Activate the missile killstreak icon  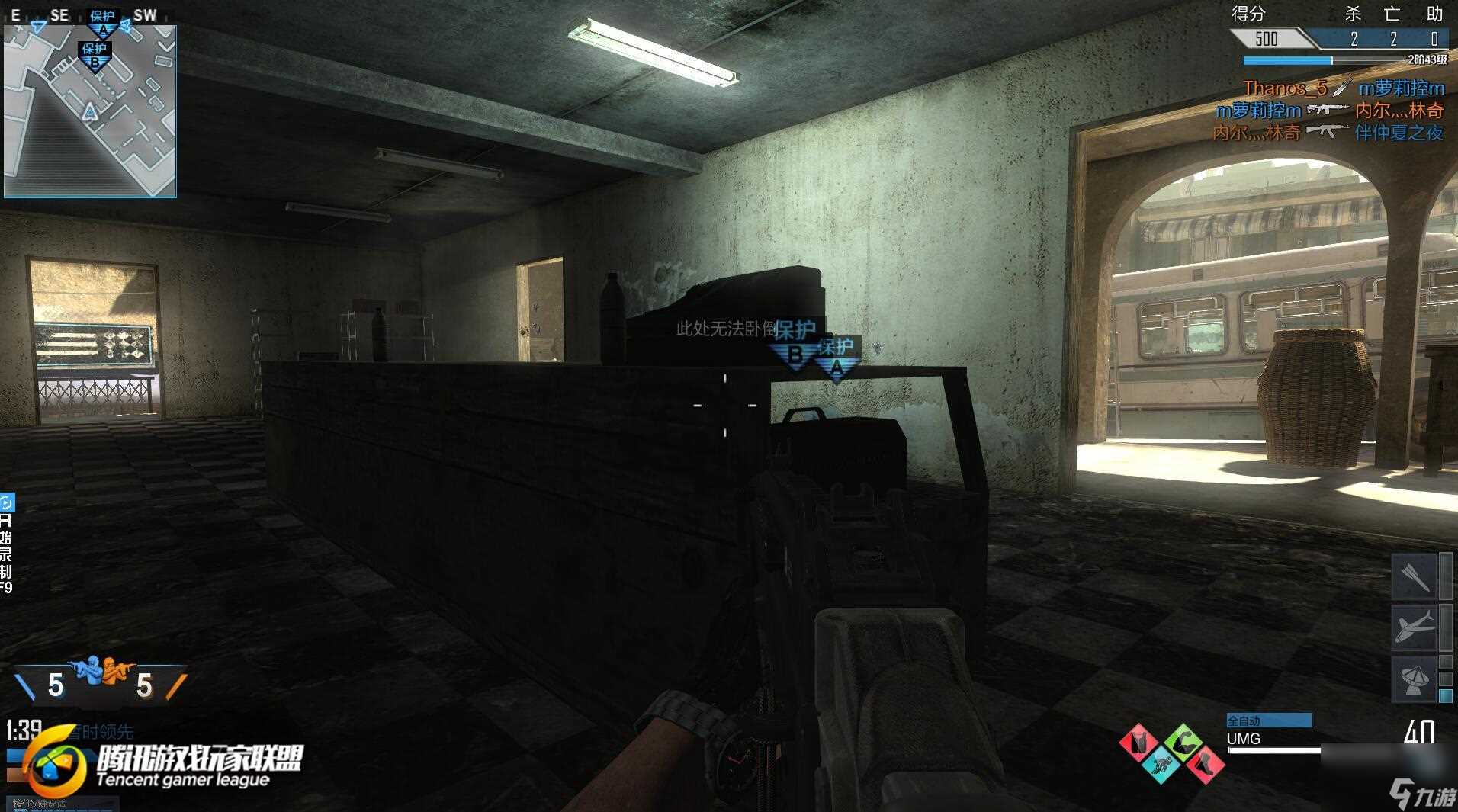click(1415, 577)
